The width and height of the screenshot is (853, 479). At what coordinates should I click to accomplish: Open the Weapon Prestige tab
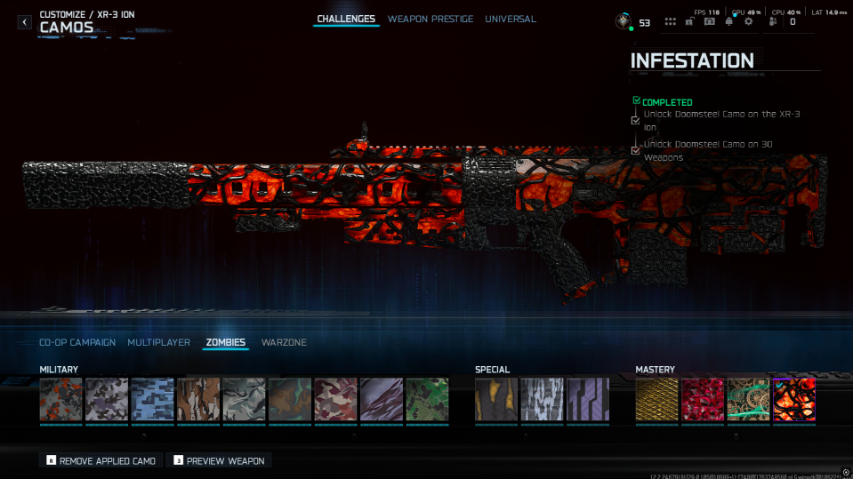click(431, 19)
